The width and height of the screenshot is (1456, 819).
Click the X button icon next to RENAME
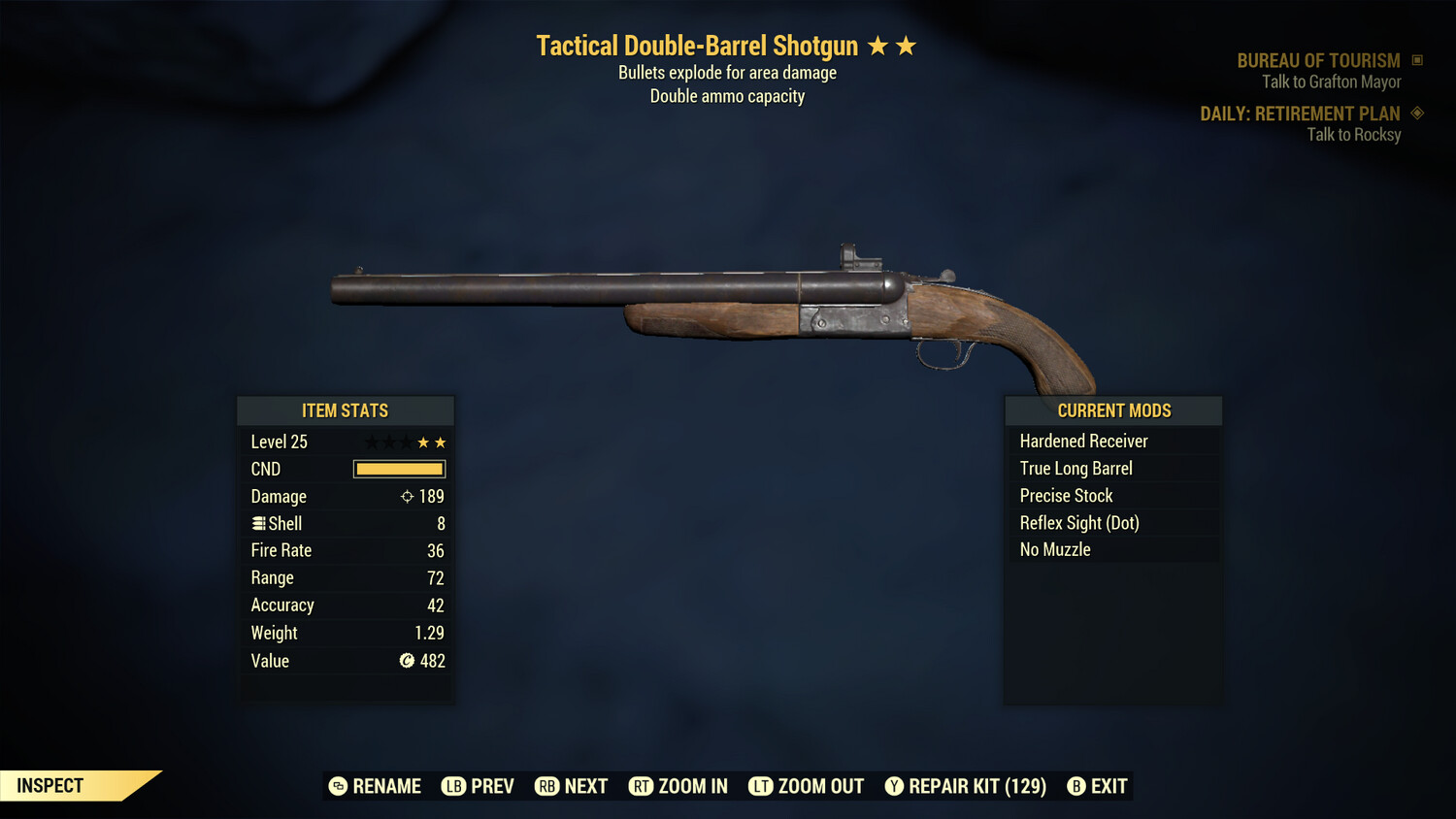337,786
